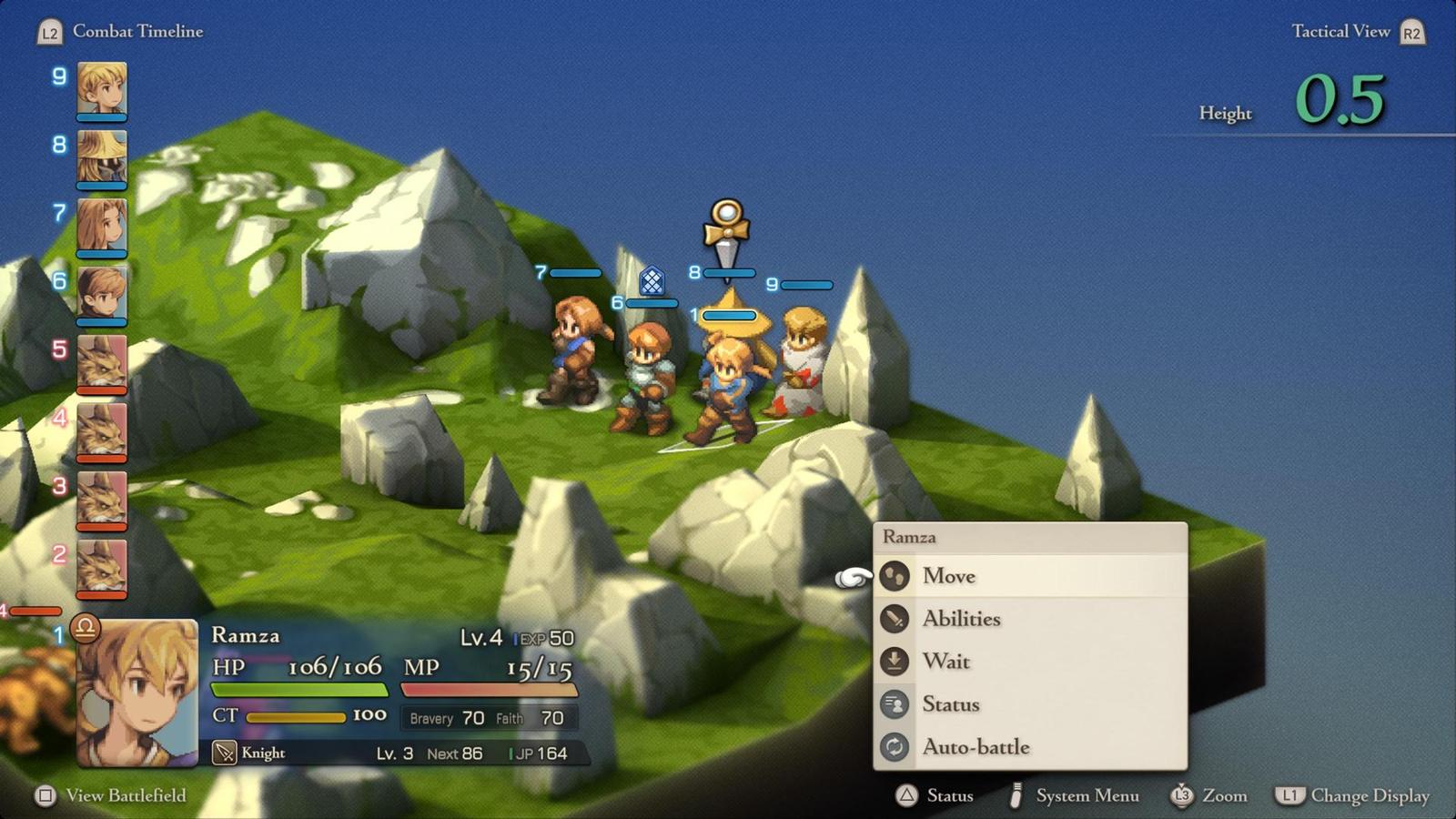Click the Knight job icon
Viewport: 1456px width, 819px height.
[224, 753]
